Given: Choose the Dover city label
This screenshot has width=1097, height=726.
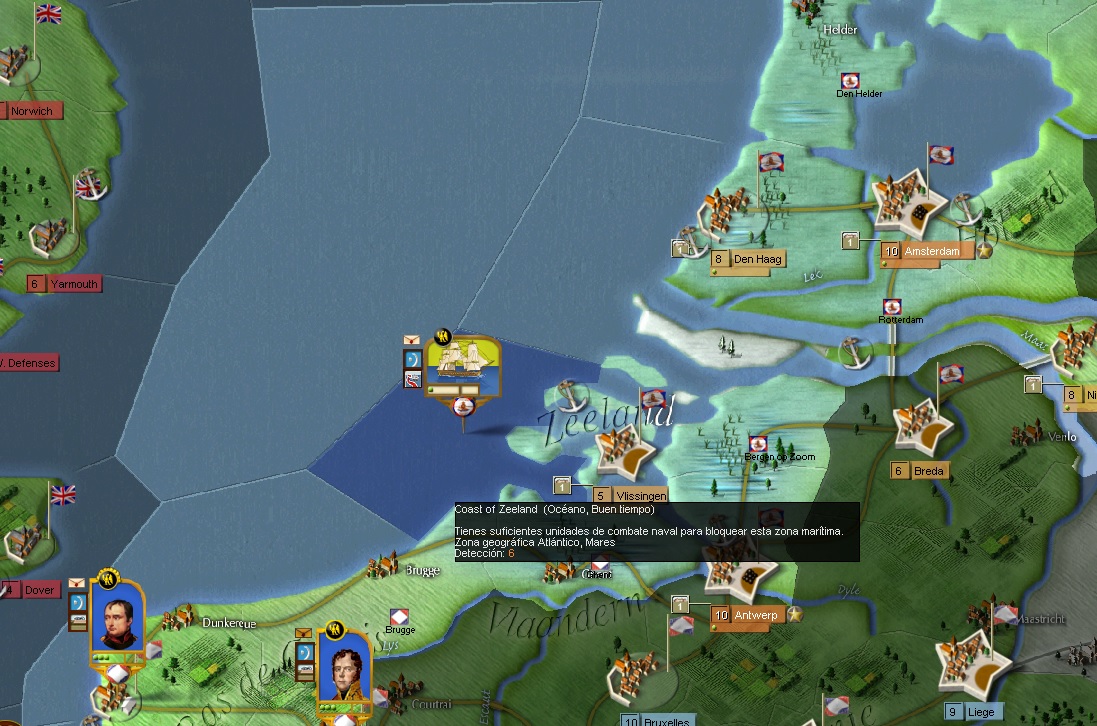Looking at the screenshot, I should pos(38,590).
